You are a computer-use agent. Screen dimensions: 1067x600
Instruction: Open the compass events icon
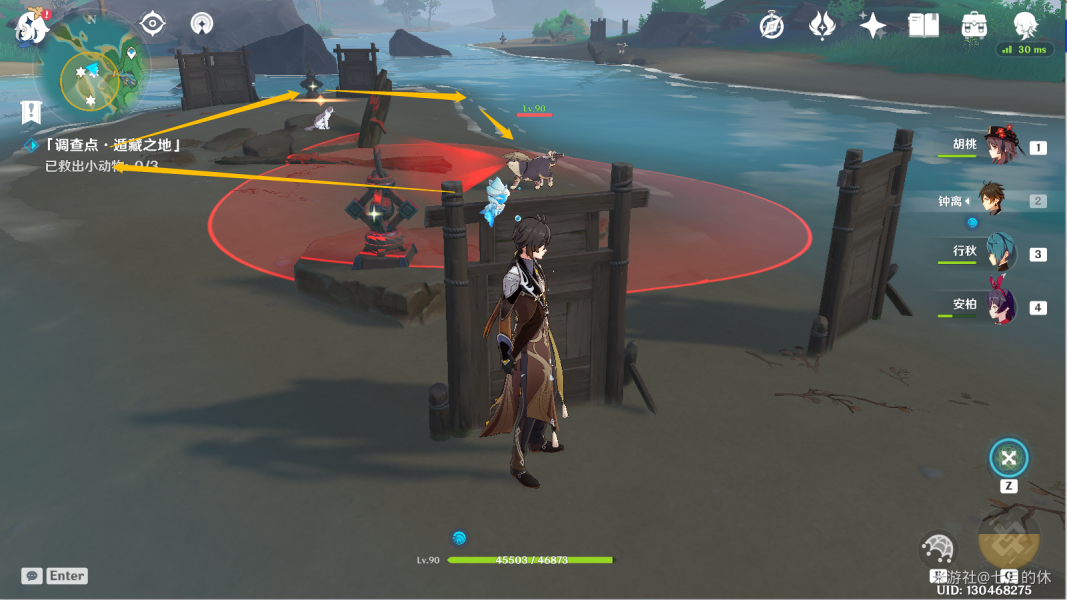[772, 26]
